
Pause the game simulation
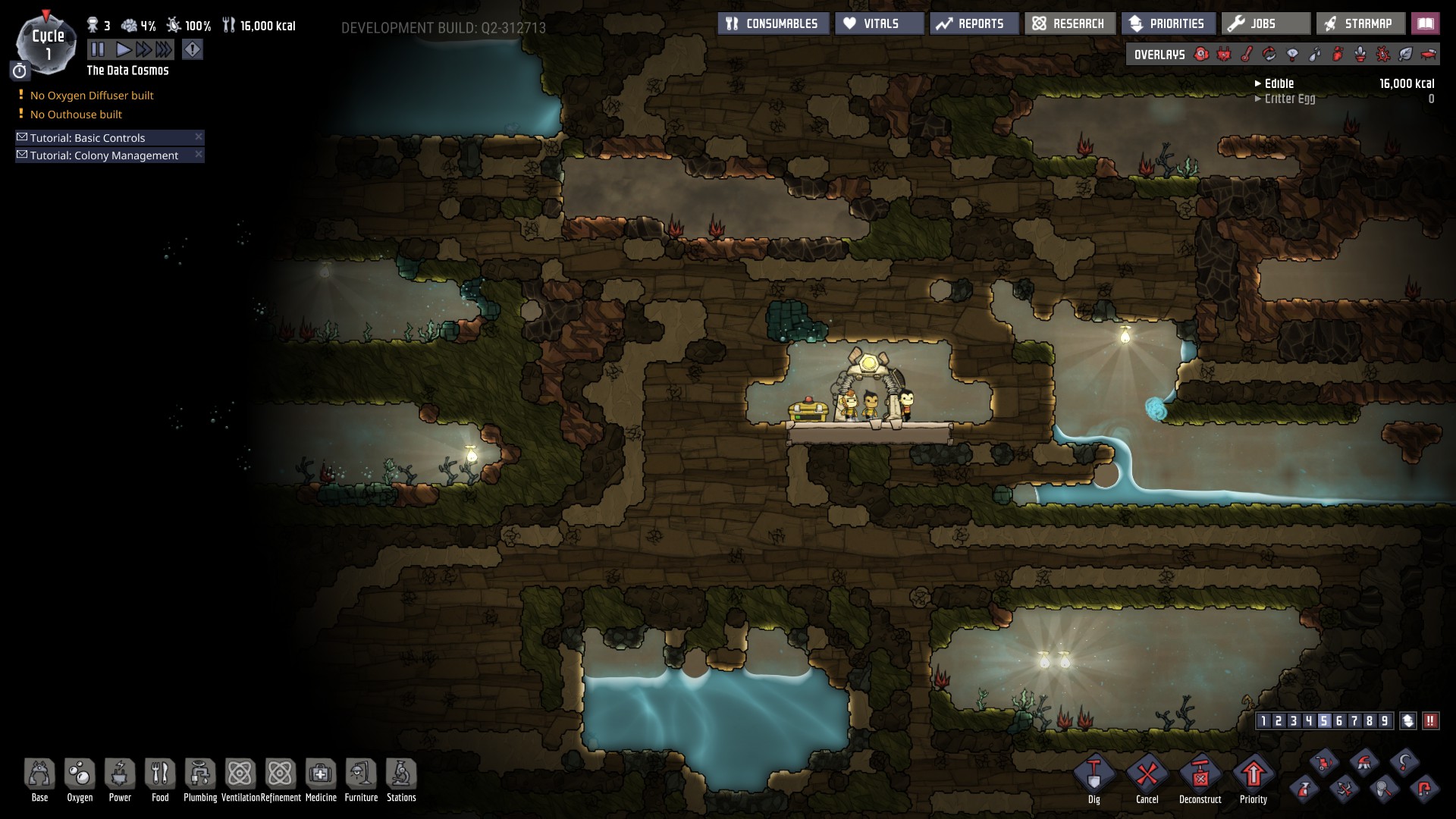[98, 50]
